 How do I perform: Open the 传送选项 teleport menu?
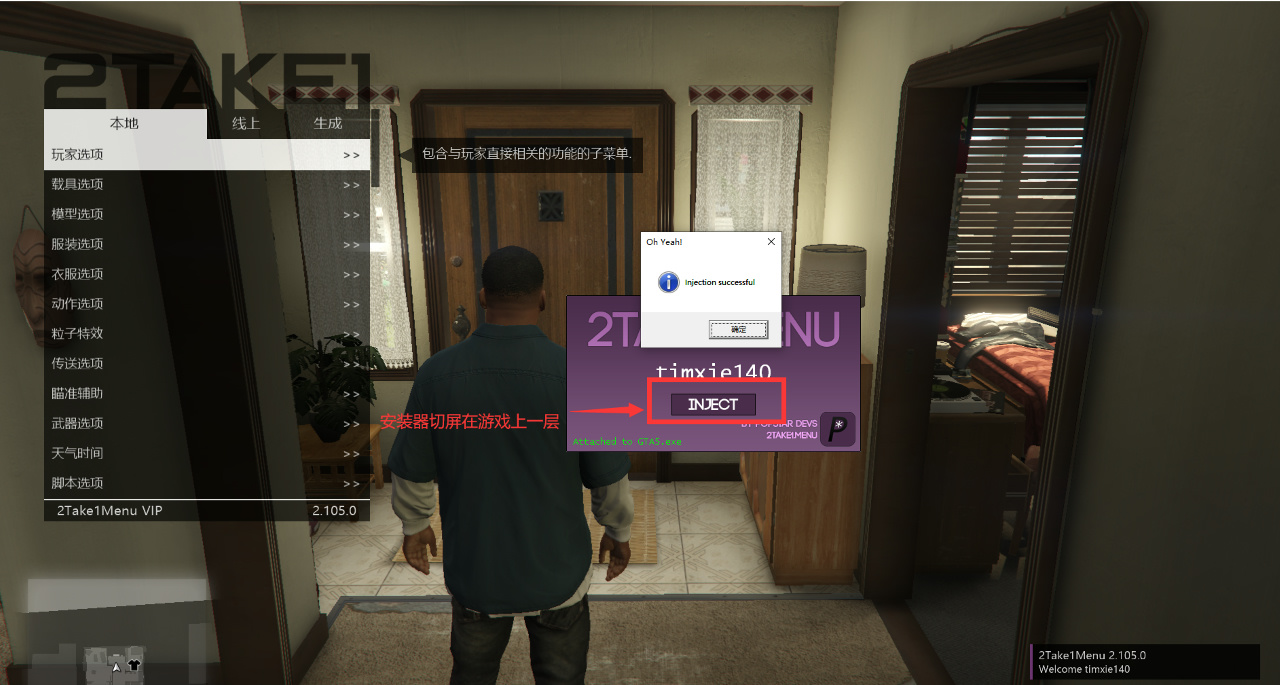coord(207,364)
